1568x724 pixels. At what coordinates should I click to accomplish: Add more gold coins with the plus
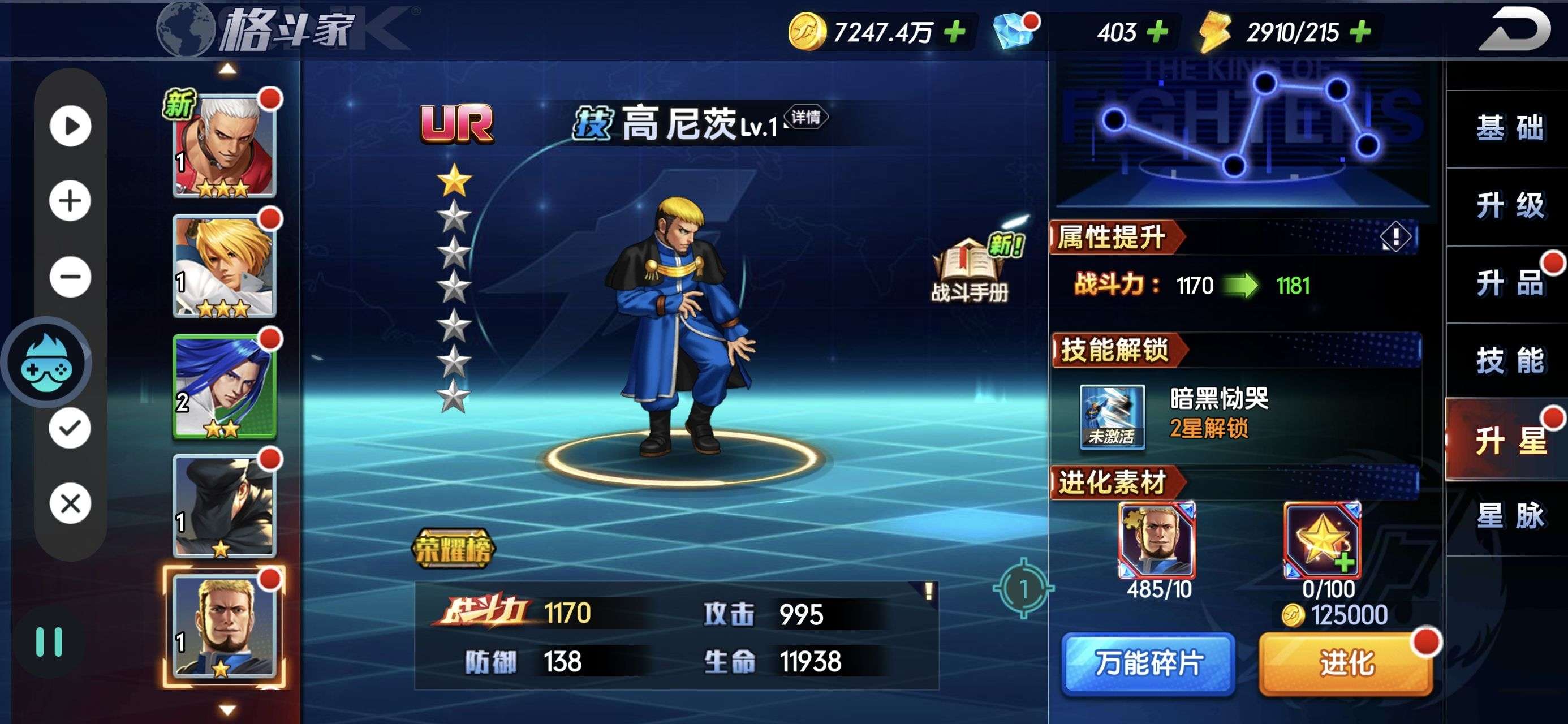[955, 31]
